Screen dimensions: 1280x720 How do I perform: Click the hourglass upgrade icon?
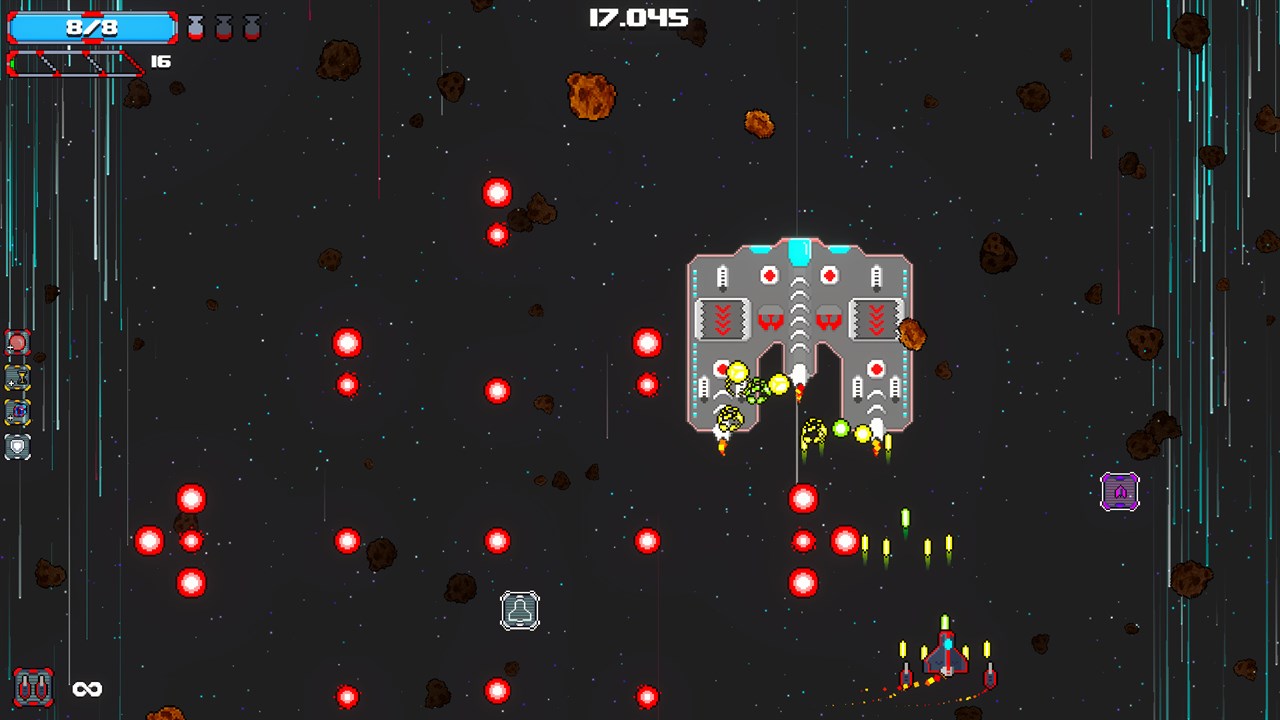[x=18, y=378]
